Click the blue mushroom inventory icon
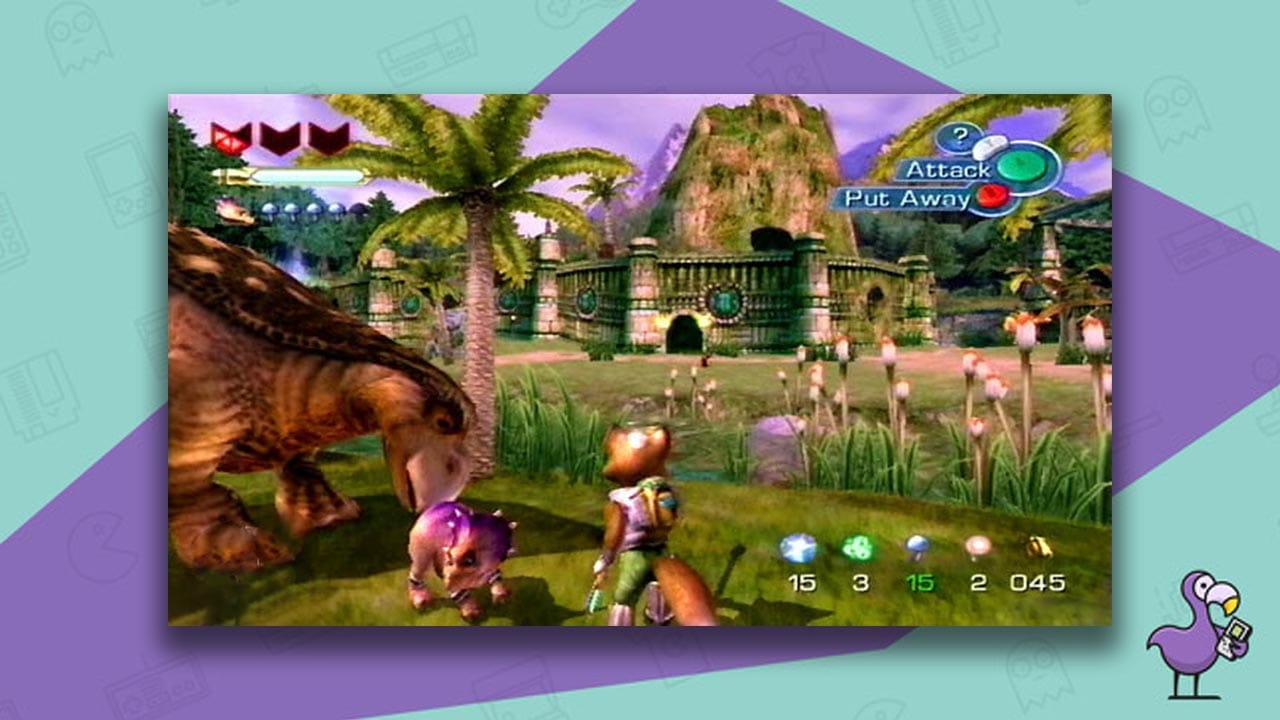This screenshot has width=1280, height=720. point(917,545)
